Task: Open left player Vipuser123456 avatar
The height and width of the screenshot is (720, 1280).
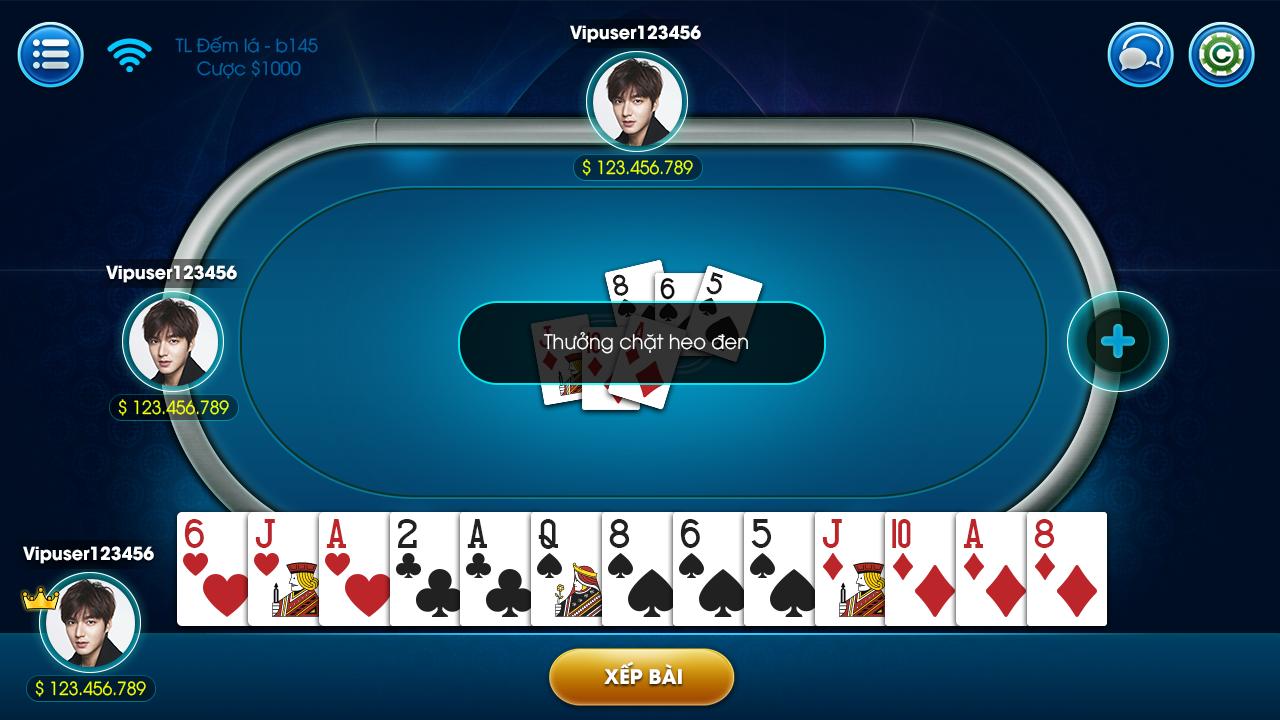Action: 172,341
